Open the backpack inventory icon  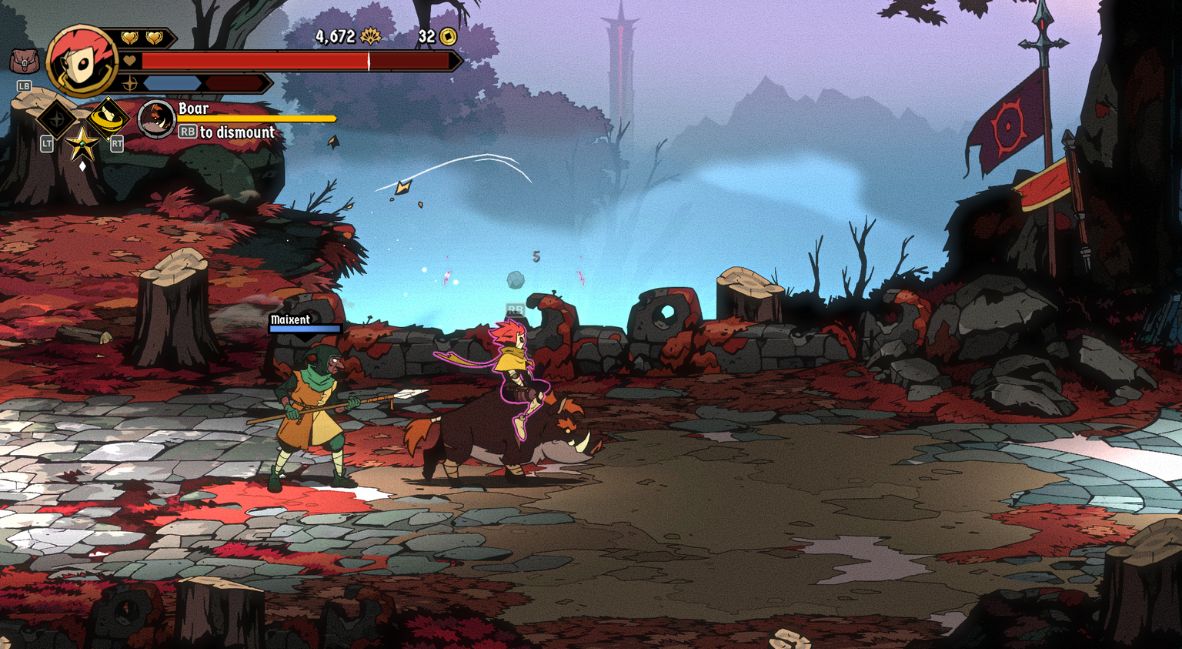coord(22,62)
